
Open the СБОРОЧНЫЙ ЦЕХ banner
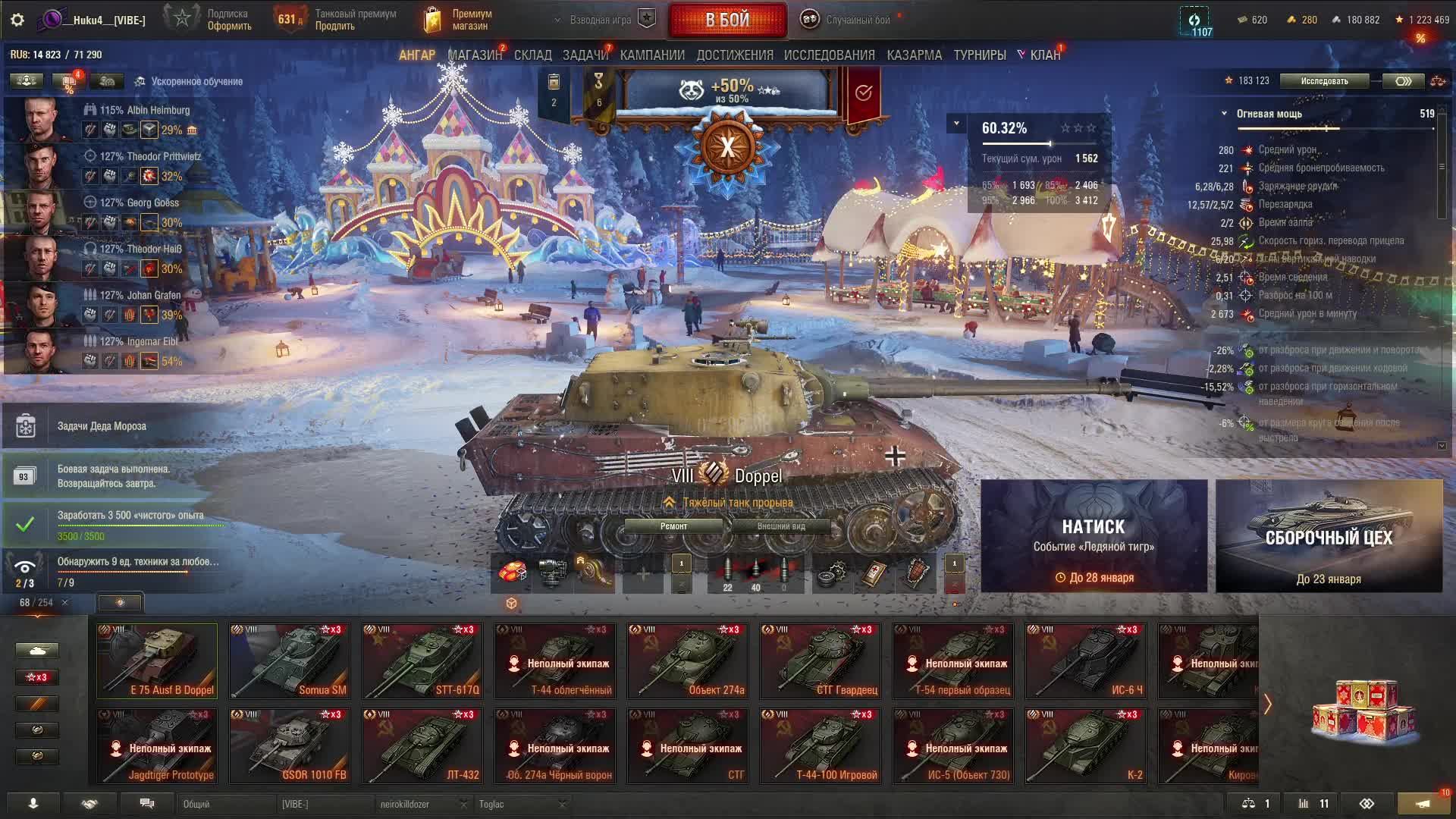[x=1329, y=535]
